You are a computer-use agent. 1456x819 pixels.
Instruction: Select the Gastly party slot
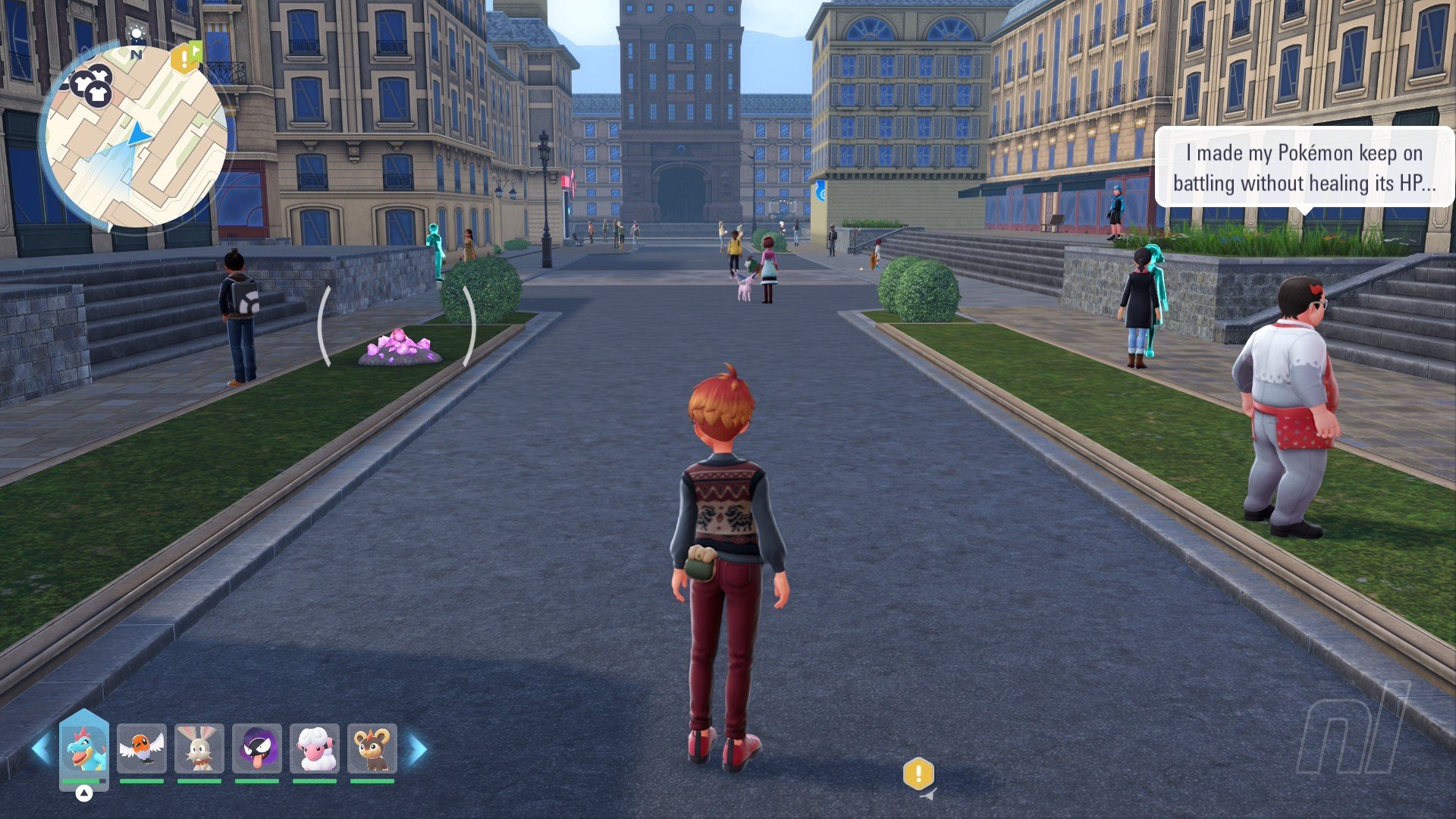[x=257, y=748]
